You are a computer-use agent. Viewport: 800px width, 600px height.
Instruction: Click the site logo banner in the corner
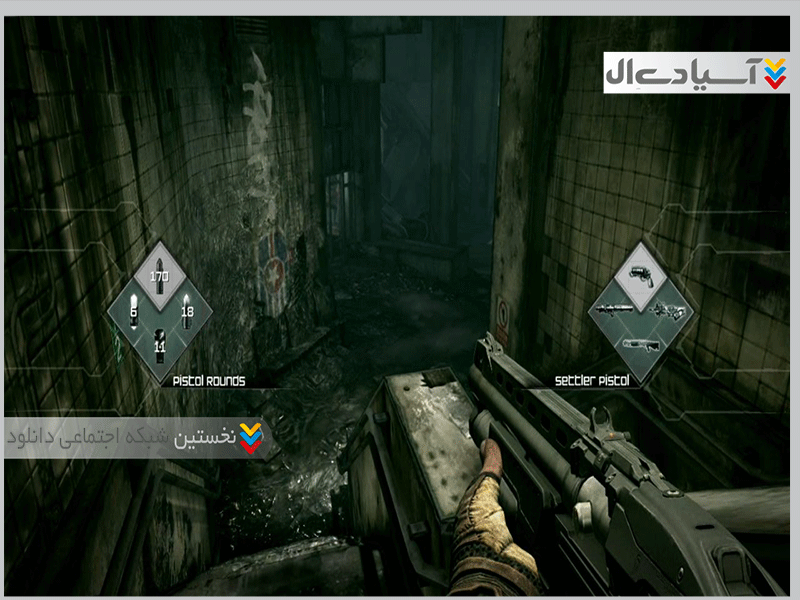pos(695,72)
